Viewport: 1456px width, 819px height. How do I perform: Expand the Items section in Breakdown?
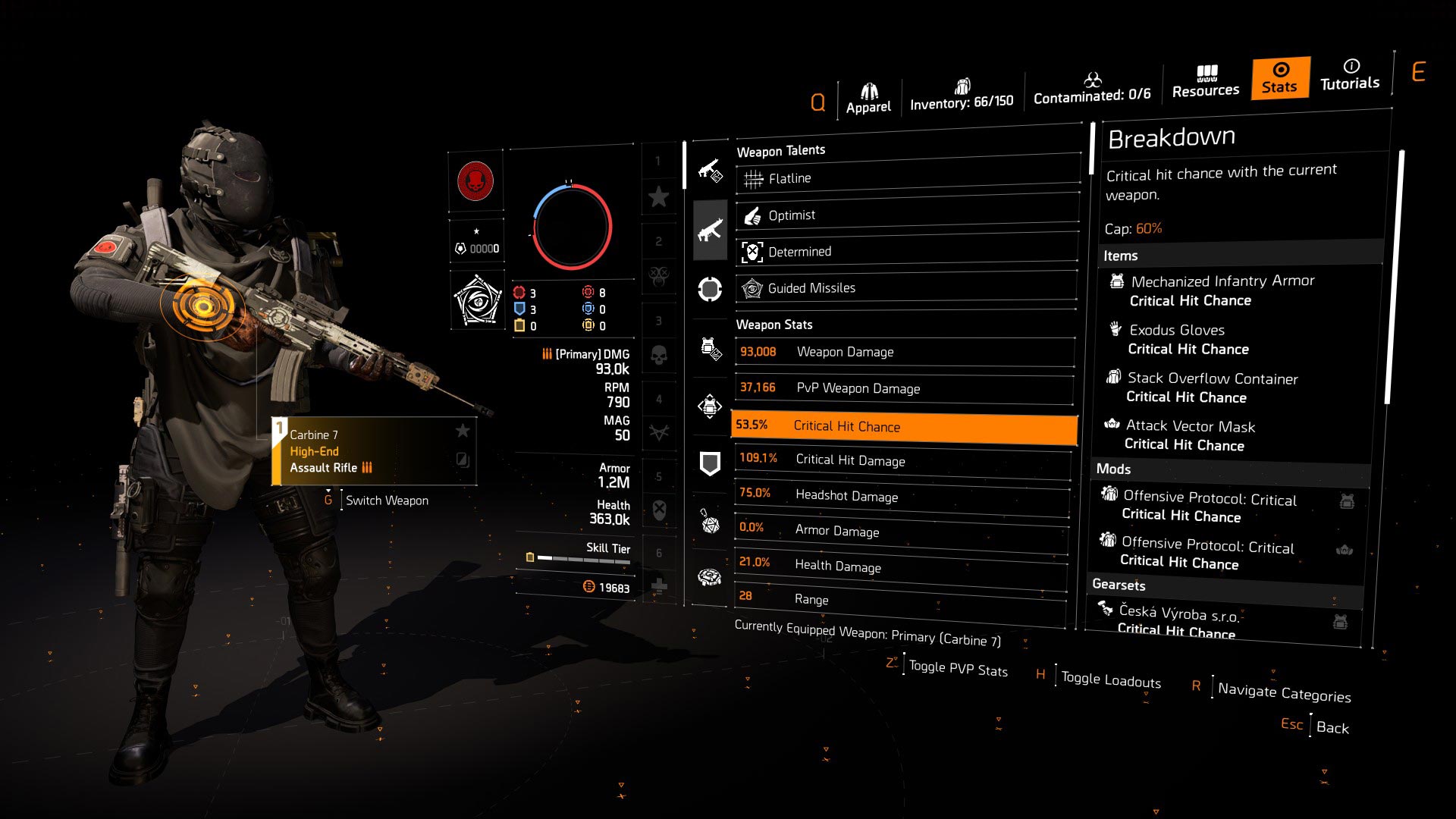point(1121,256)
